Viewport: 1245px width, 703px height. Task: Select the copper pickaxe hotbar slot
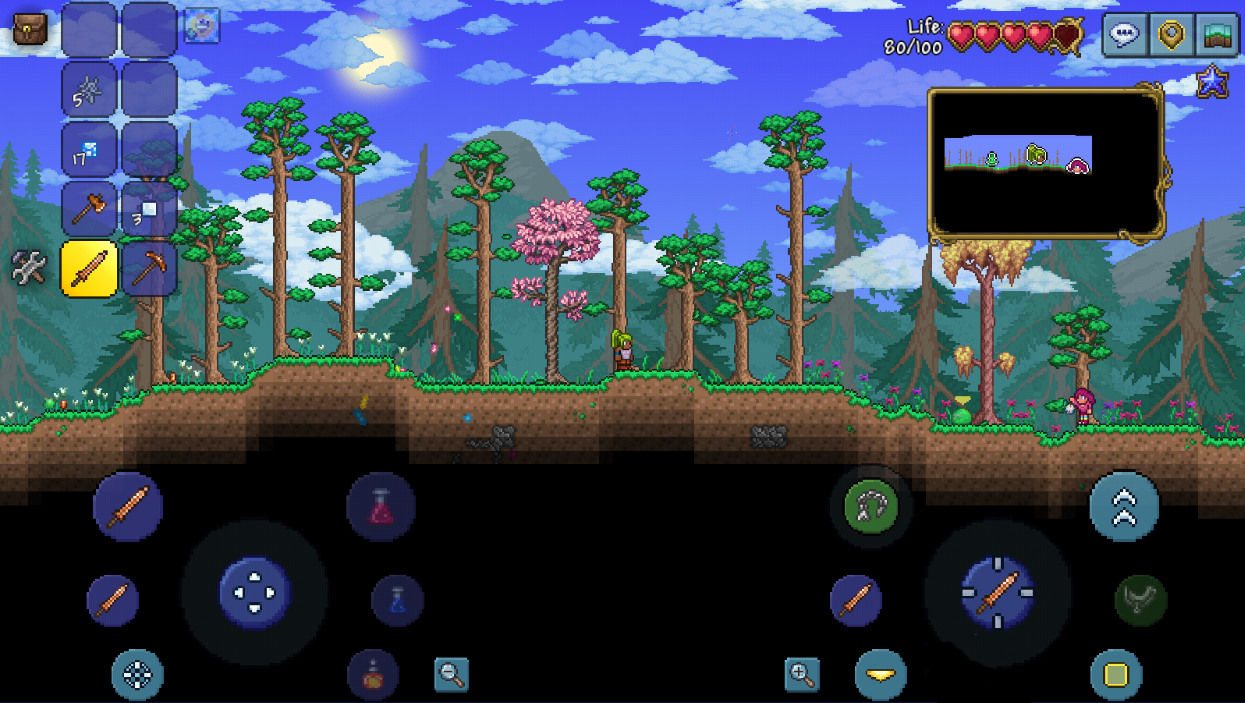149,269
